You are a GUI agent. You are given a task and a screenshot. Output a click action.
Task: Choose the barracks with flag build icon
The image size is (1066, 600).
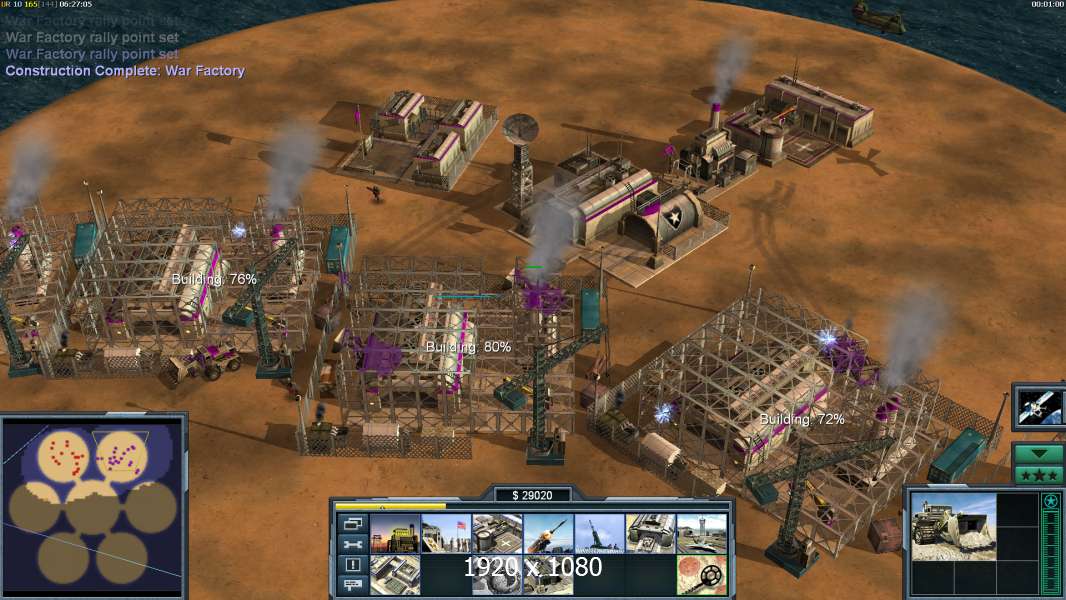tap(446, 533)
